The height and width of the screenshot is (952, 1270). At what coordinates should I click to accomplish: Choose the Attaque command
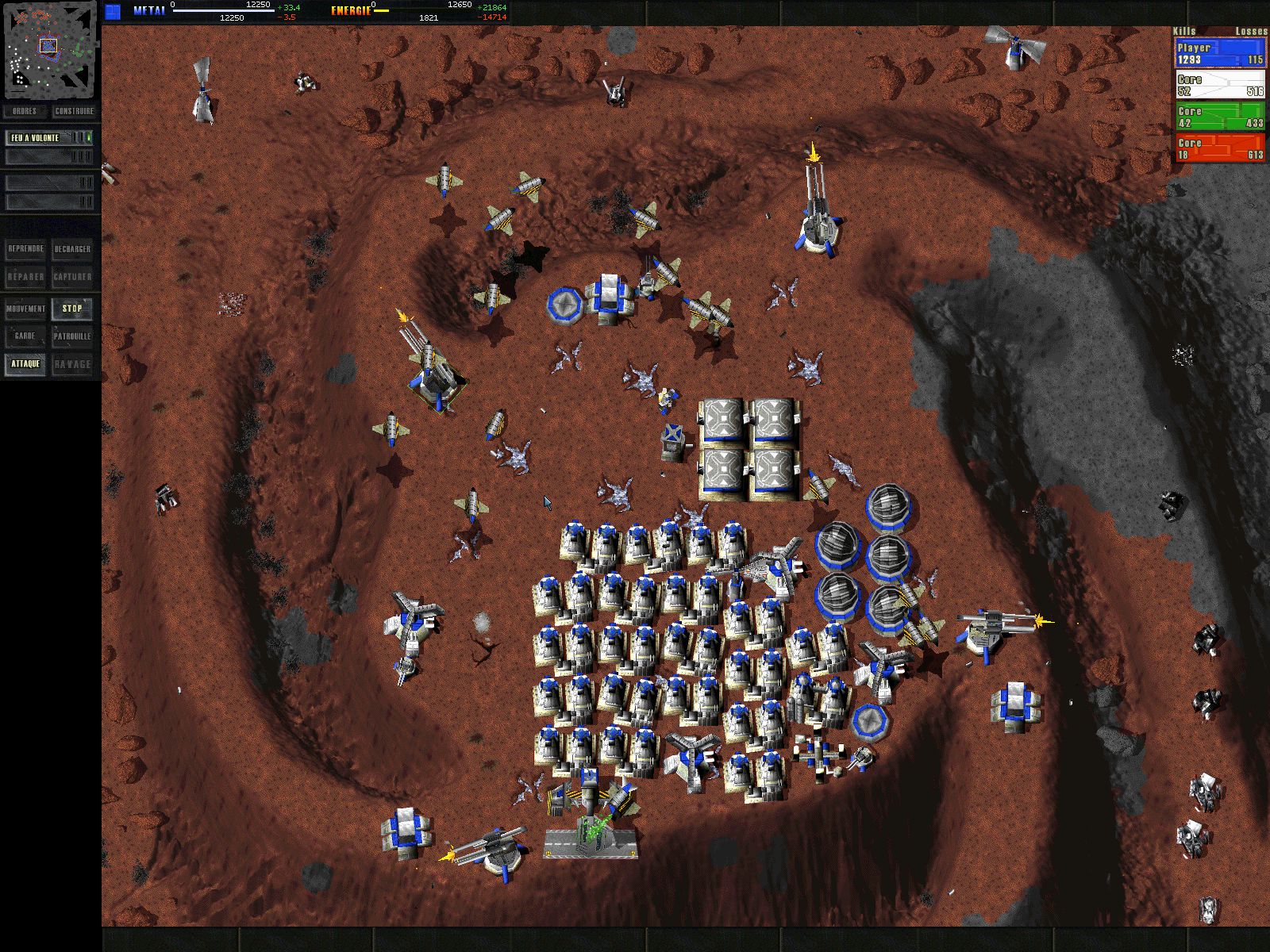click(x=25, y=364)
